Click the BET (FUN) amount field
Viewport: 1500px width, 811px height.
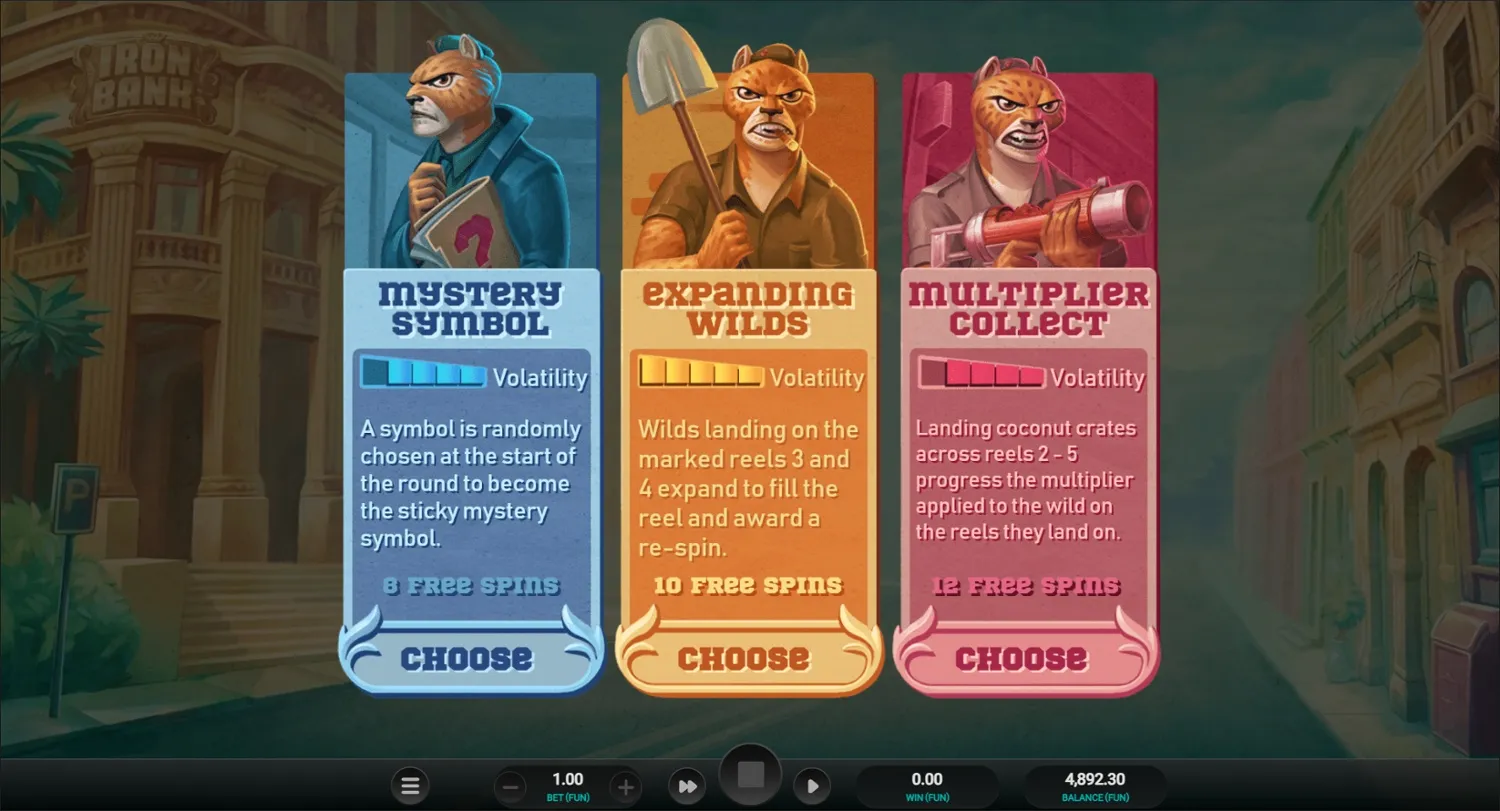click(x=568, y=785)
